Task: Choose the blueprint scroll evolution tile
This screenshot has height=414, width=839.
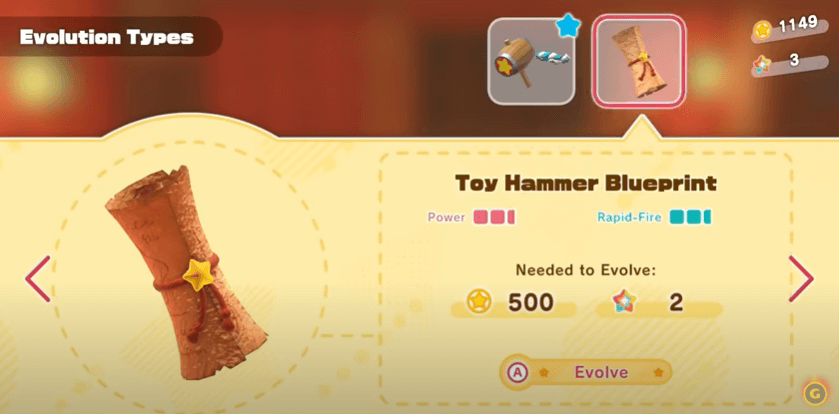Action: click(x=638, y=62)
